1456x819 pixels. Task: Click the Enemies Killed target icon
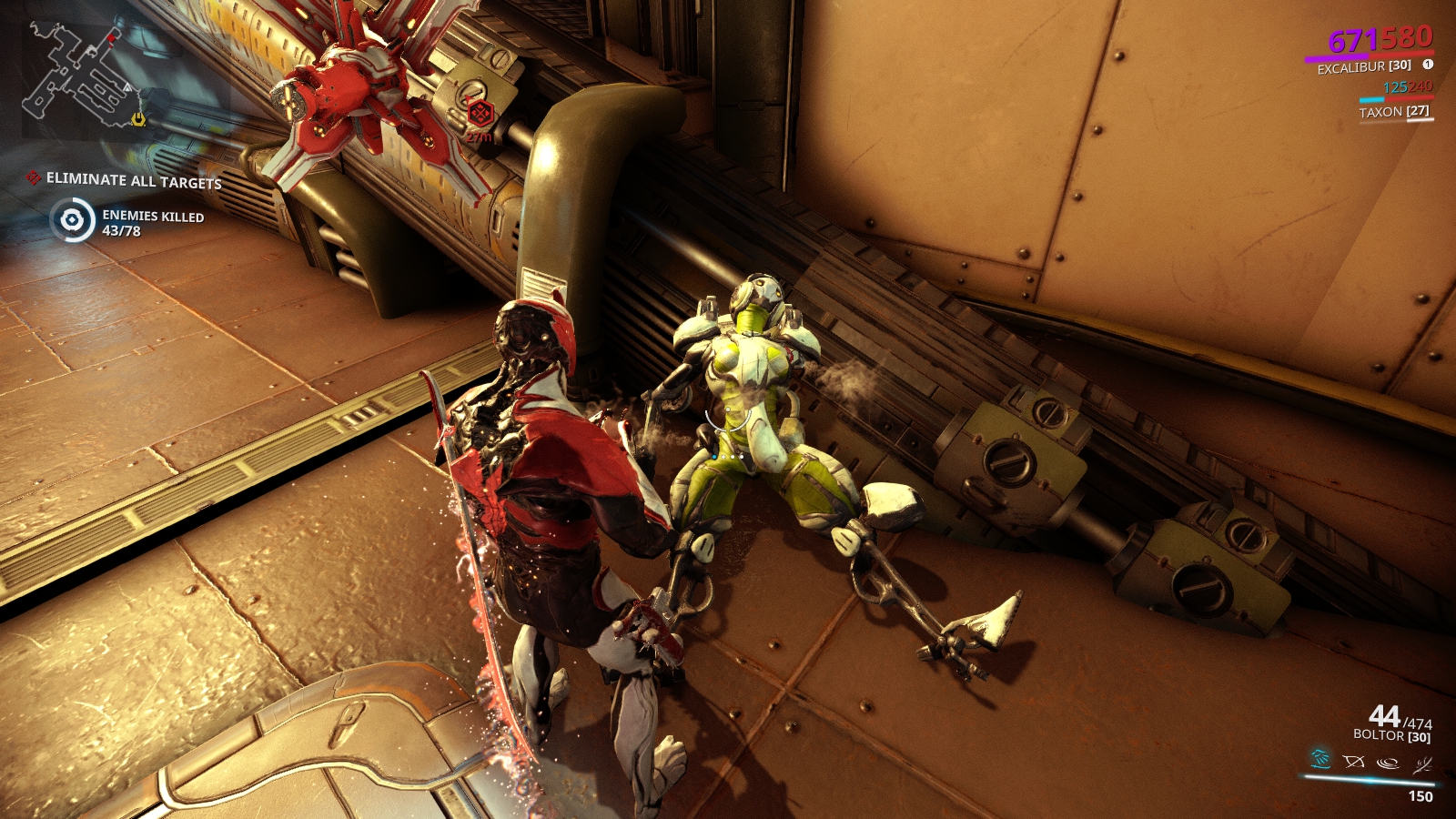73,220
